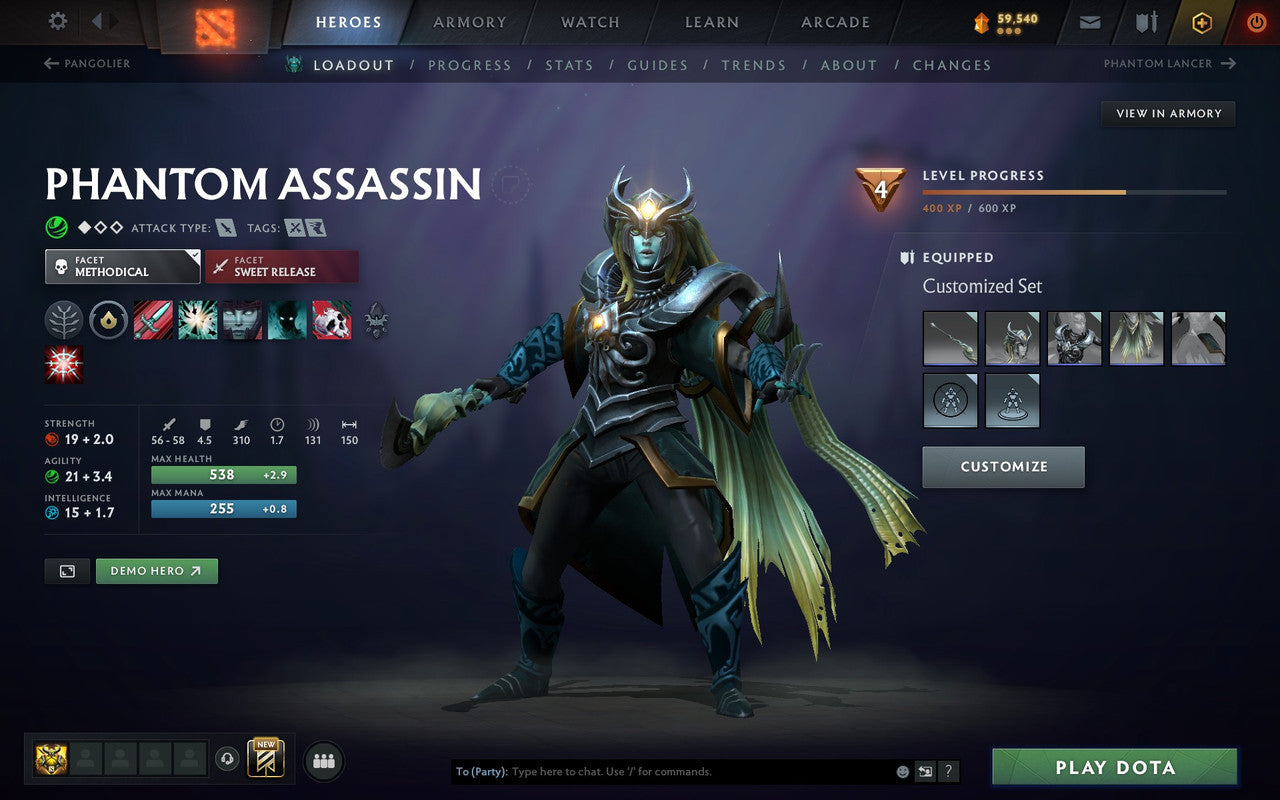Viewport: 1280px width, 800px height.
Task: Open the talent tree icon
Action: coord(64,320)
